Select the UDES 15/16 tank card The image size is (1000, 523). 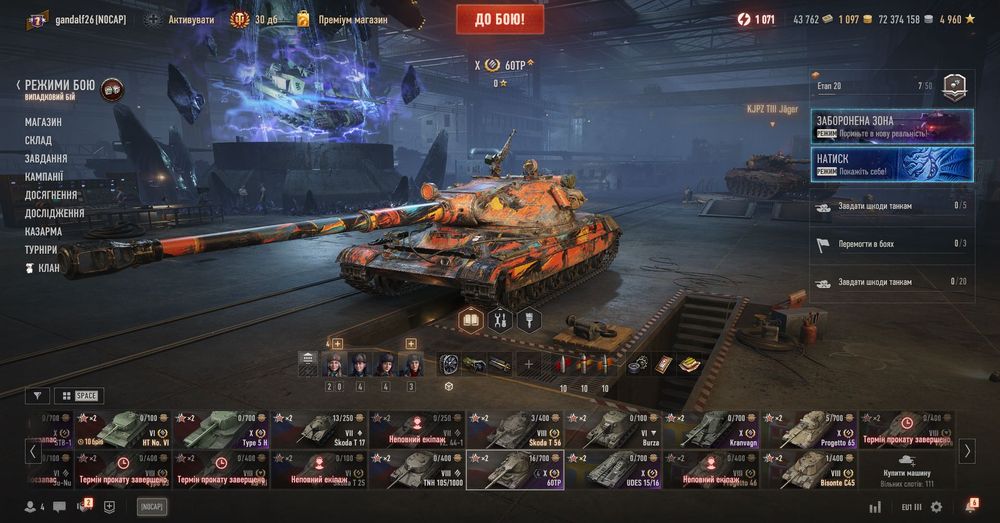point(612,470)
